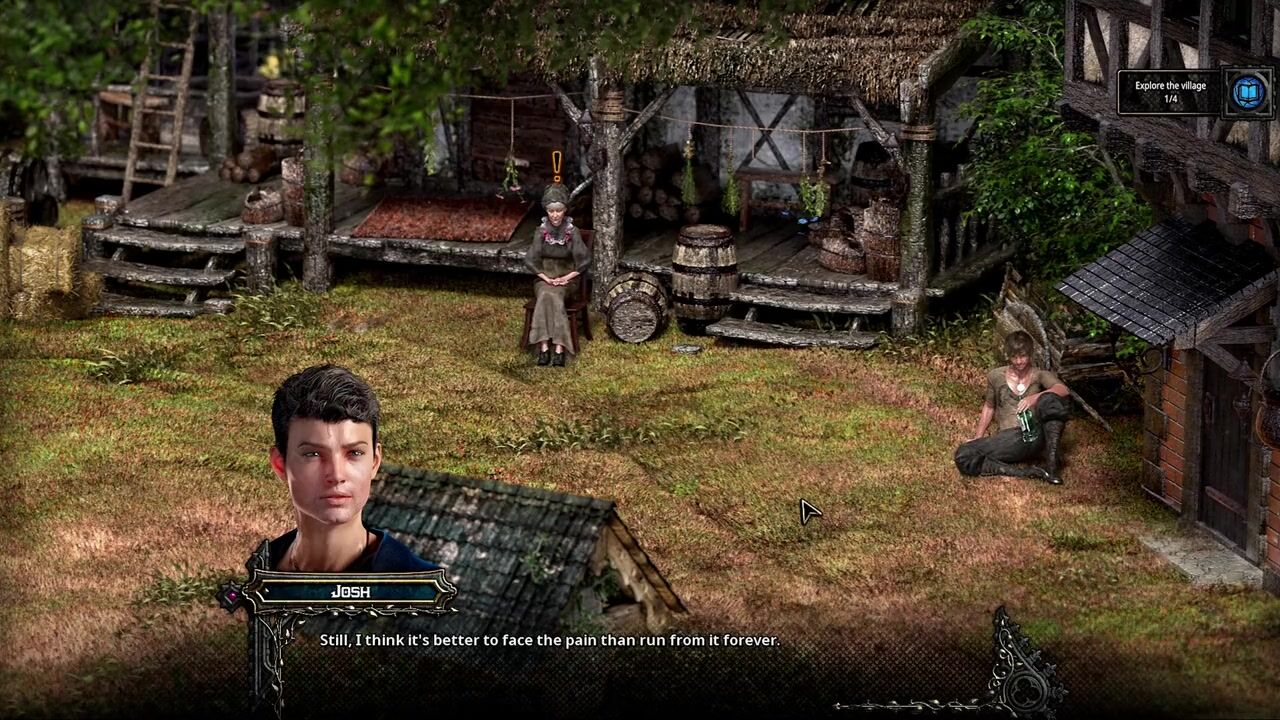
Task: Select the Explore the village objective tracker
Action: [x=1170, y=92]
